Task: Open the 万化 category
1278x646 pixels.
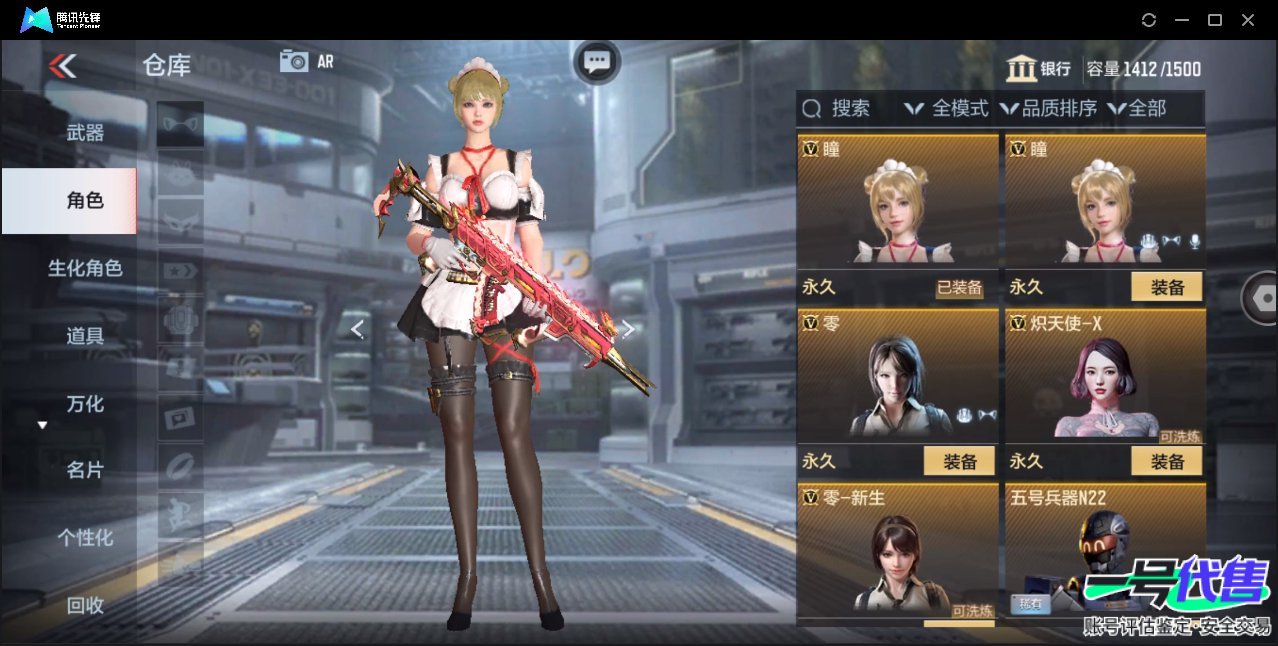Action: [x=85, y=404]
